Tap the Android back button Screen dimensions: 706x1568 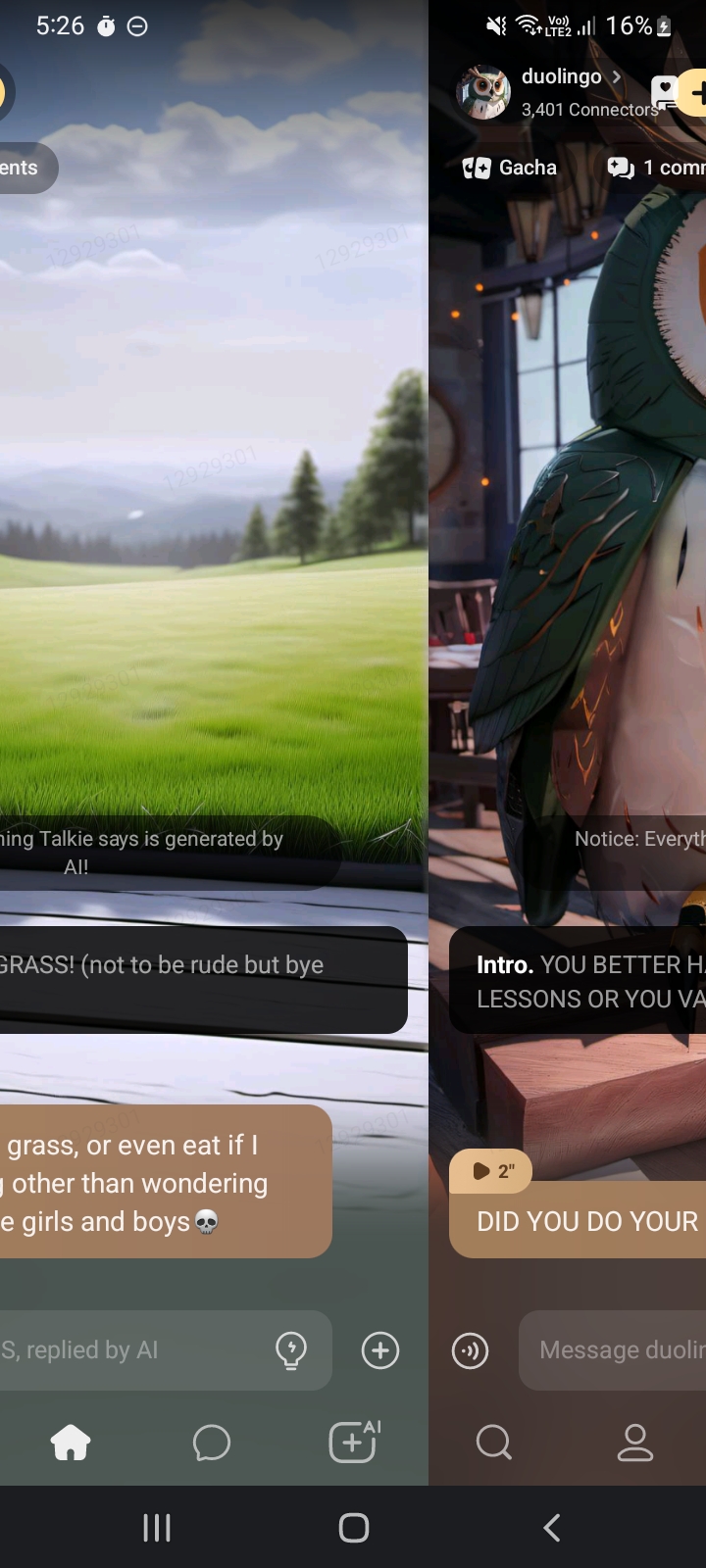tap(552, 1527)
